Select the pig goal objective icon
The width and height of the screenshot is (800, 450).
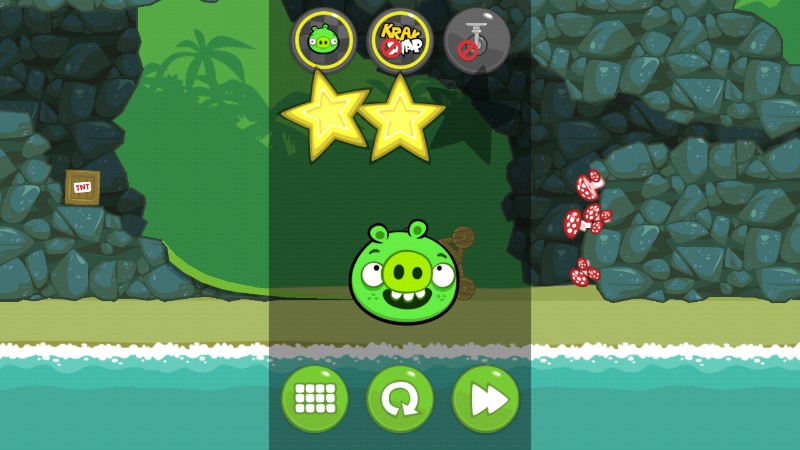(323, 41)
